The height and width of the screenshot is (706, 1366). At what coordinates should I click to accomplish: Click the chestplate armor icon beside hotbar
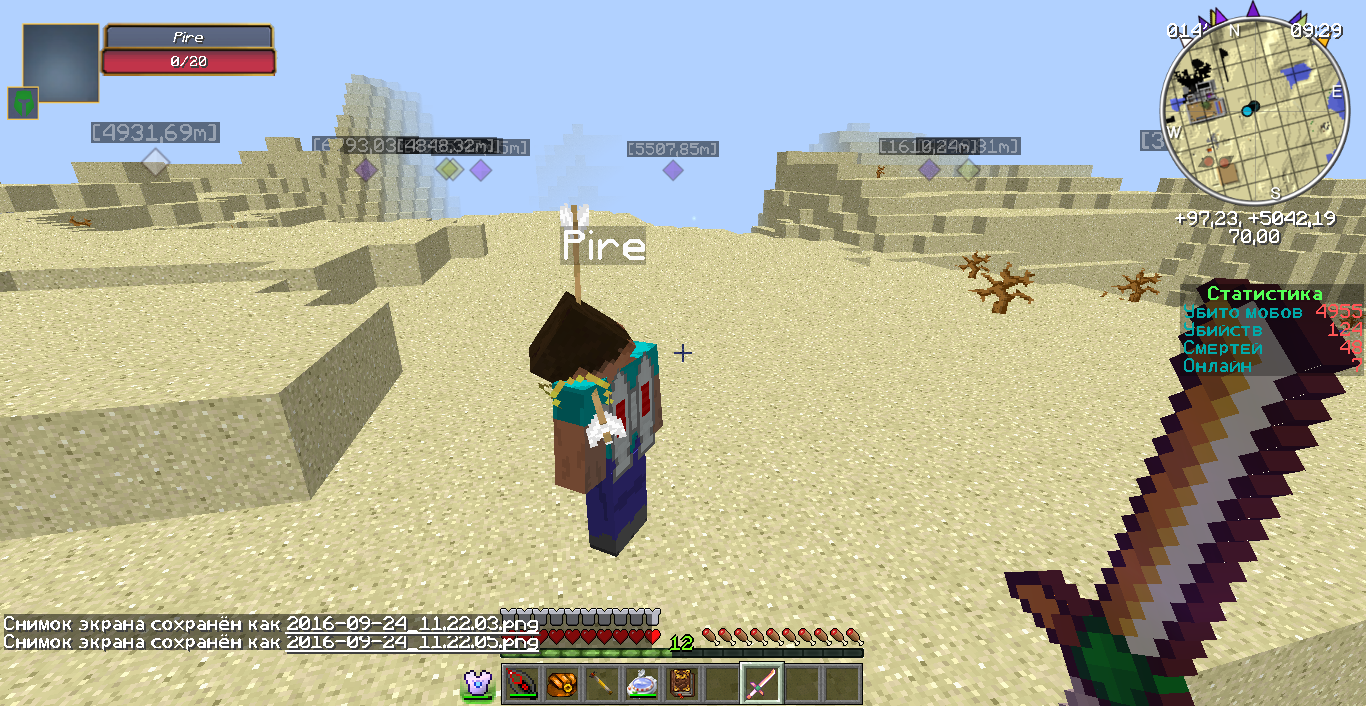coord(477,684)
